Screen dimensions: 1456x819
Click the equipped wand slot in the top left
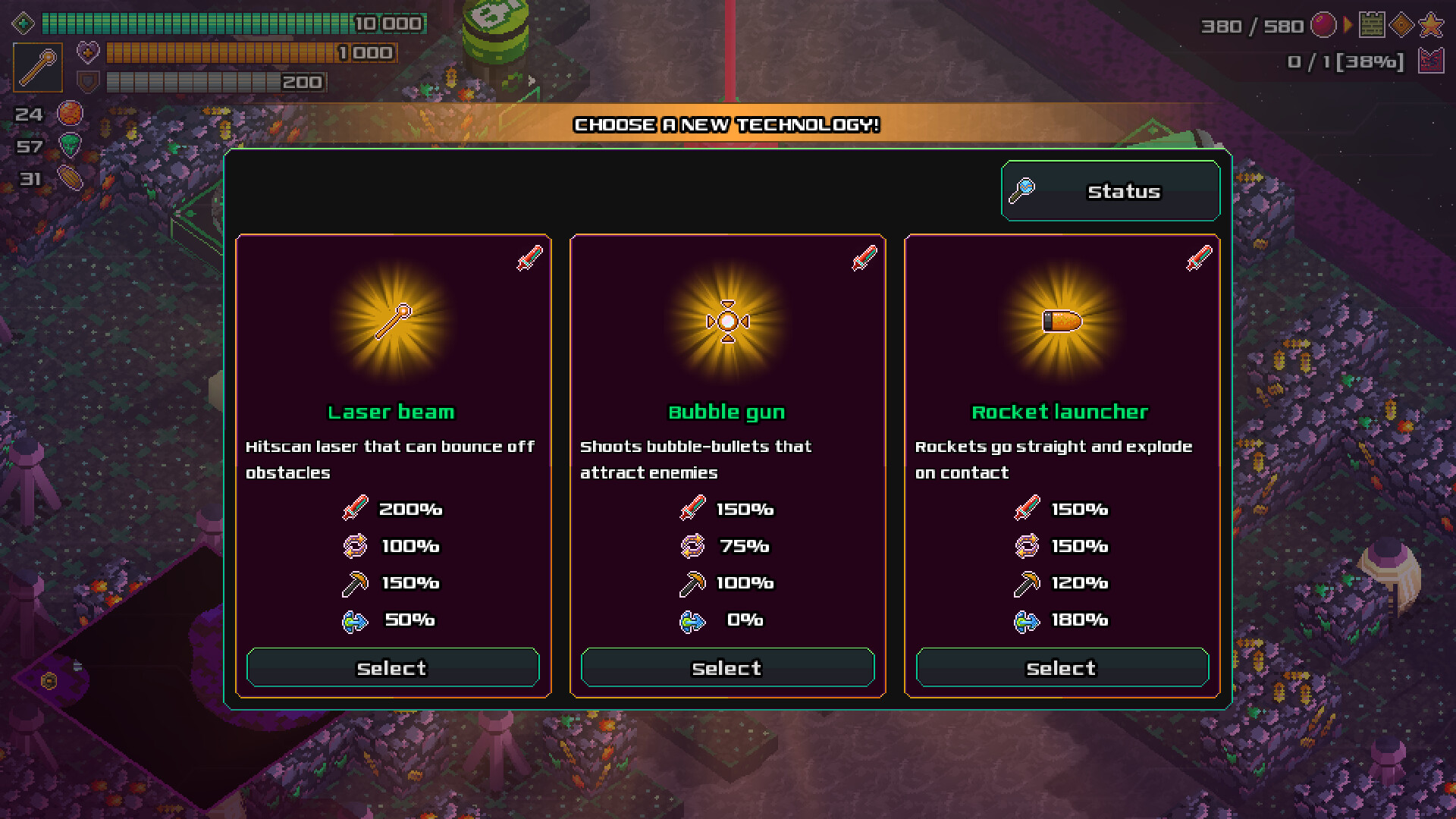coord(38,67)
